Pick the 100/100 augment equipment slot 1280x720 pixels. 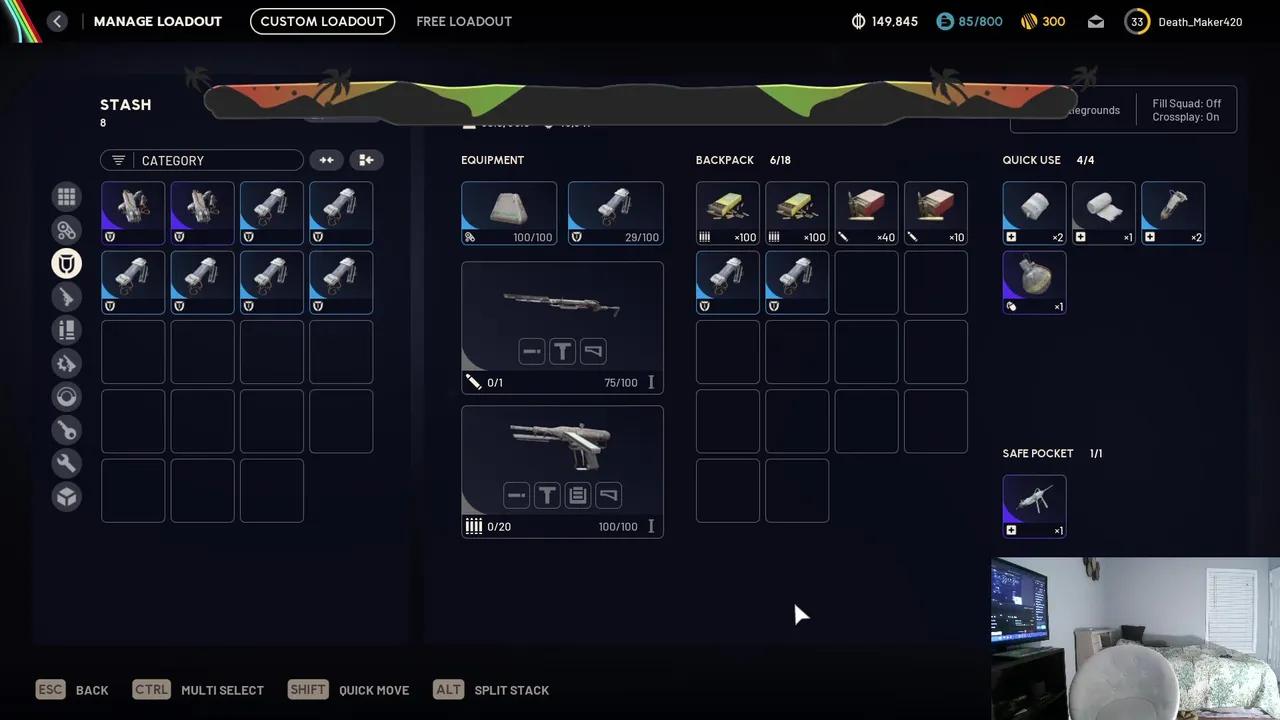pyautogui.click(x=508, y=213)
